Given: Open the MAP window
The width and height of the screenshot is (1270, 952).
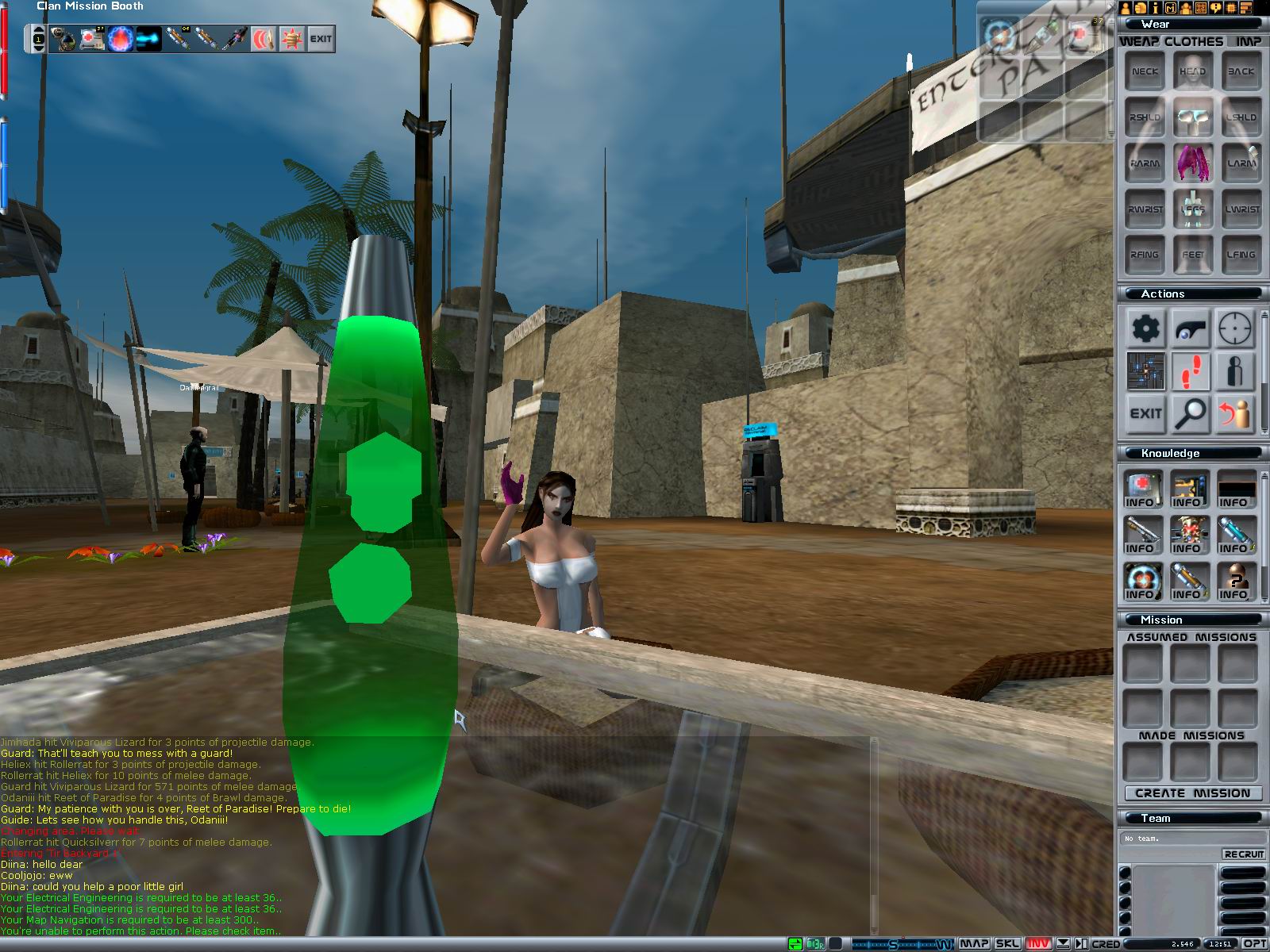Looking at the screenshot, I should tap(974, 944).
